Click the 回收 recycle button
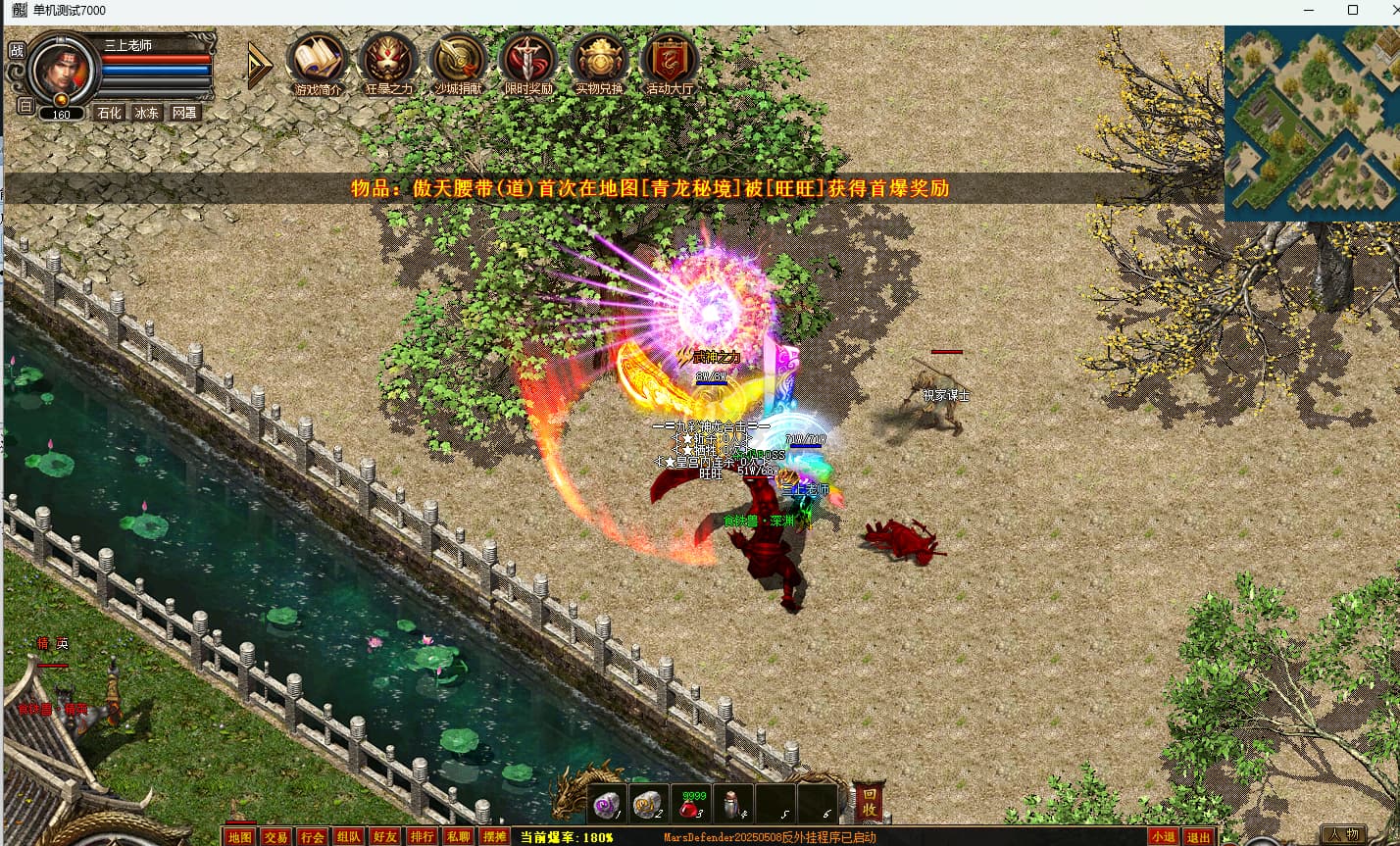Image resolution: width=1400 pixels, height=846 pixels. pos(869,804)
